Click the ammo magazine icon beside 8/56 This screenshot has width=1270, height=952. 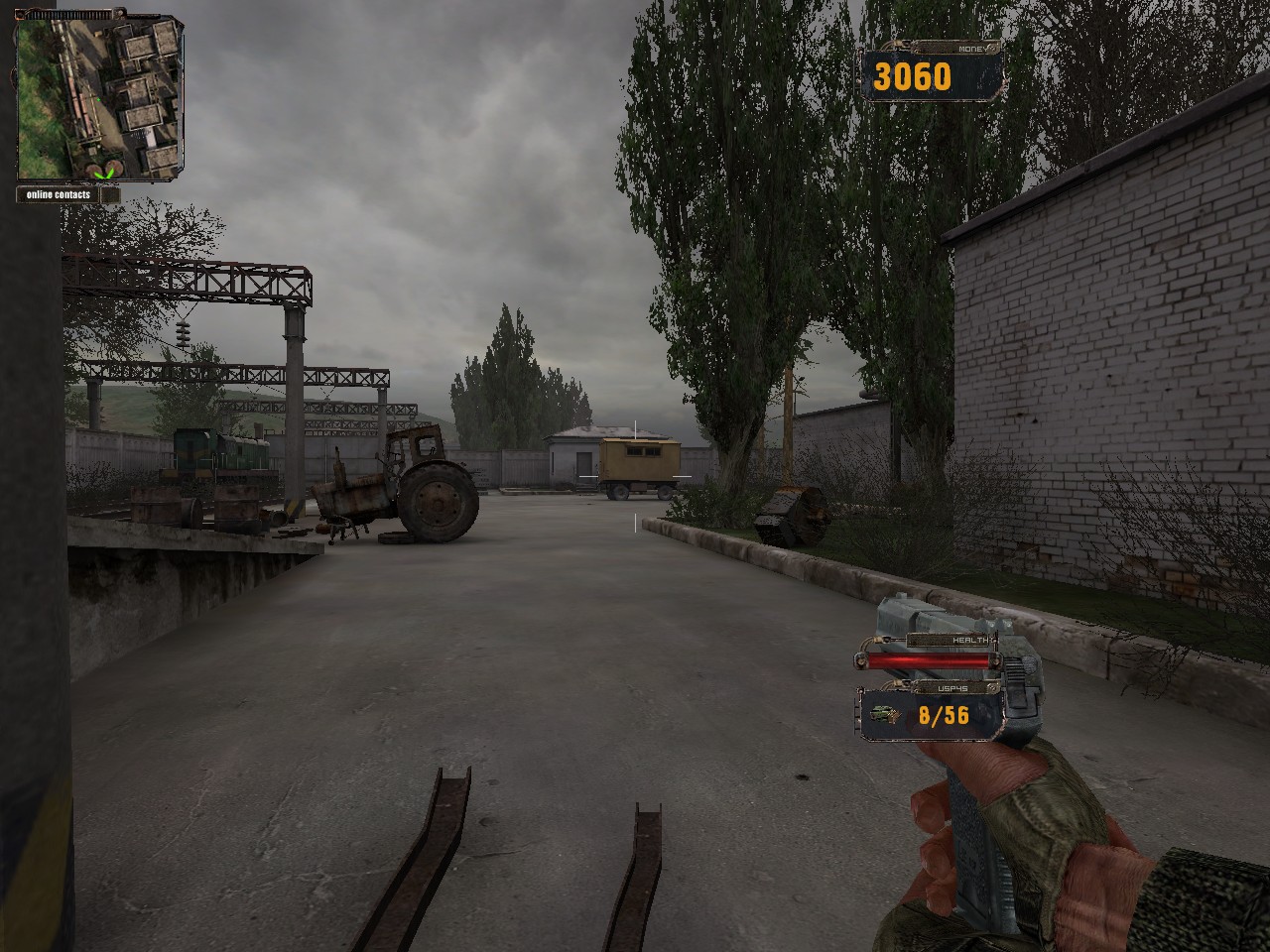[x=884, y=714]
